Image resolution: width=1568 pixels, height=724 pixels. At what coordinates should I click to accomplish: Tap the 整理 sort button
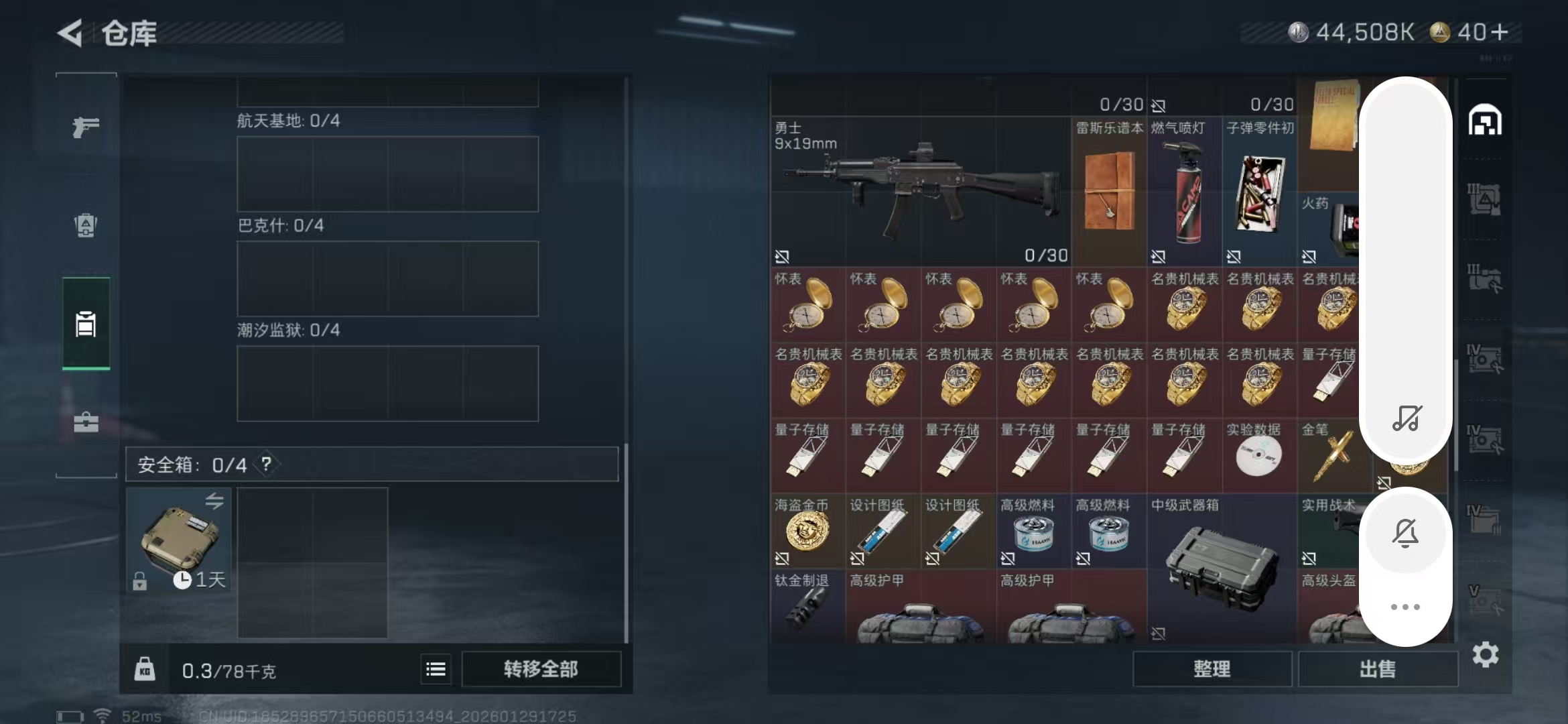pyautogui.click(x=1212, y=669)
